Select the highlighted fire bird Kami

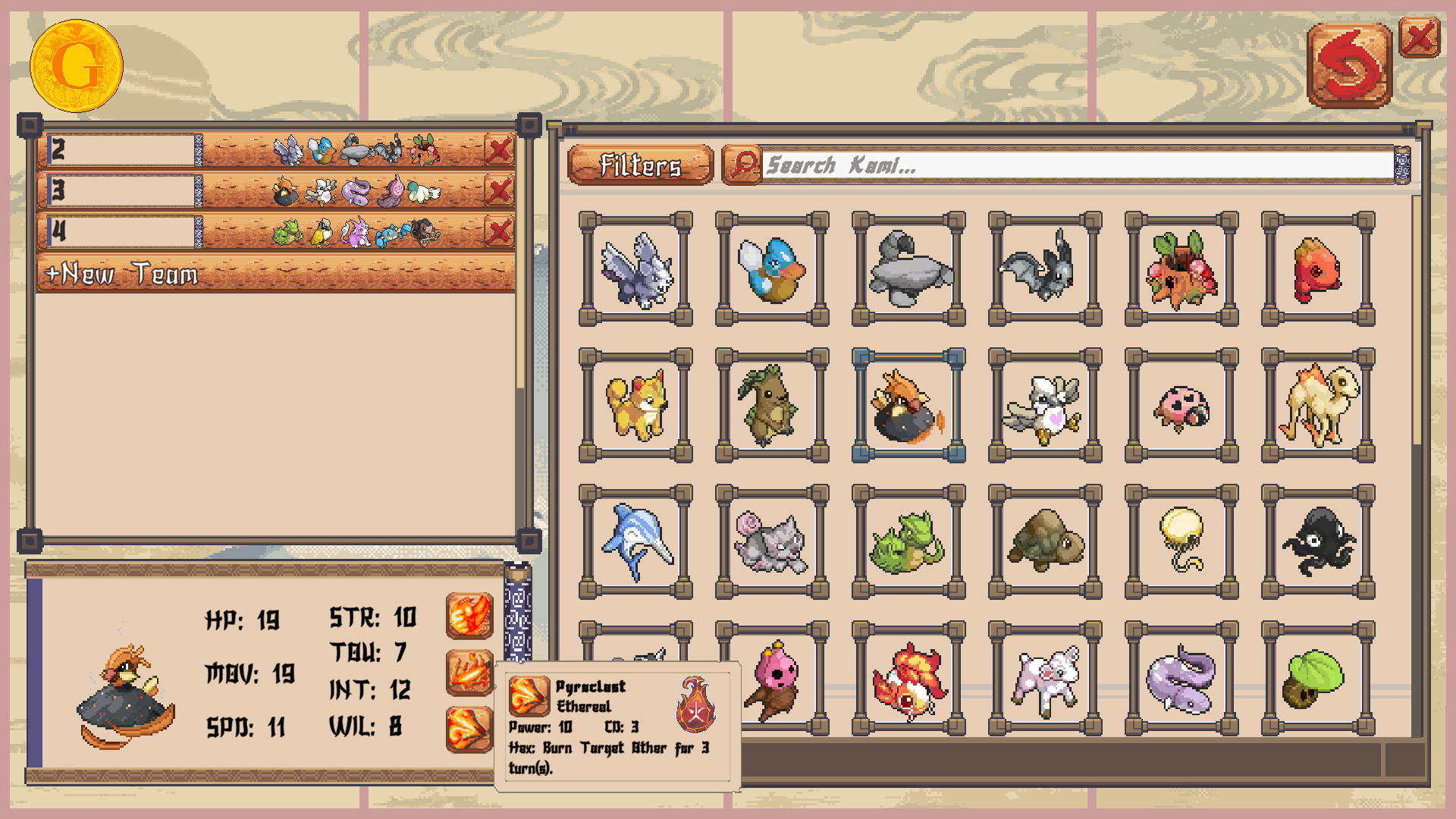[x=907, y=407]
